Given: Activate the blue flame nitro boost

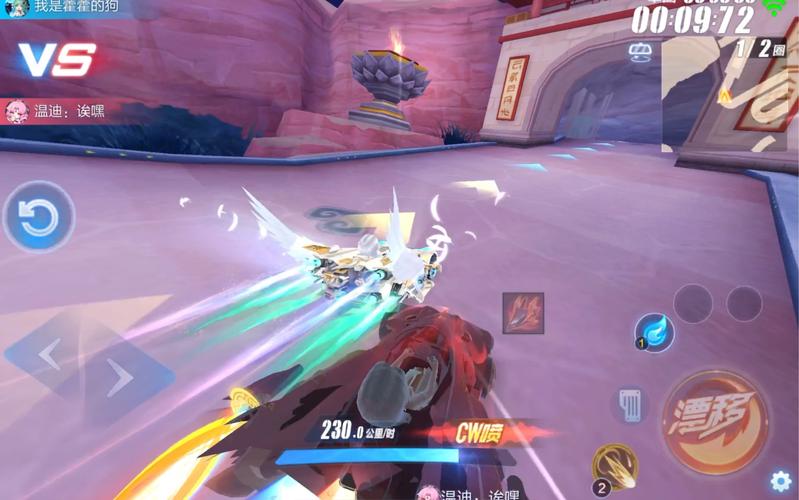Looking at the screenshot, I should click(655, 332).
